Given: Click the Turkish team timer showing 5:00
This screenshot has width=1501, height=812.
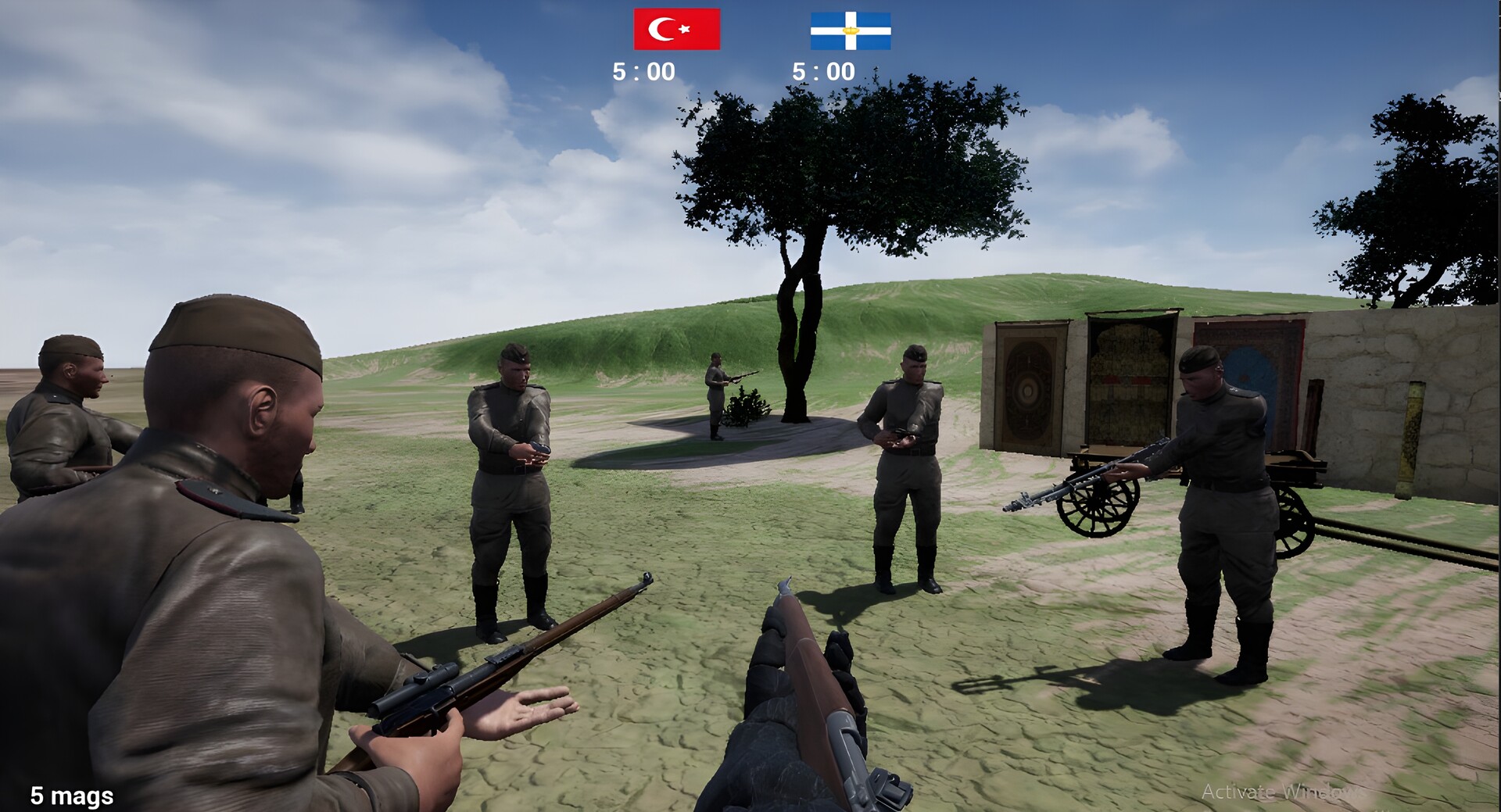Looking at the screenshot, I should 645,70.
